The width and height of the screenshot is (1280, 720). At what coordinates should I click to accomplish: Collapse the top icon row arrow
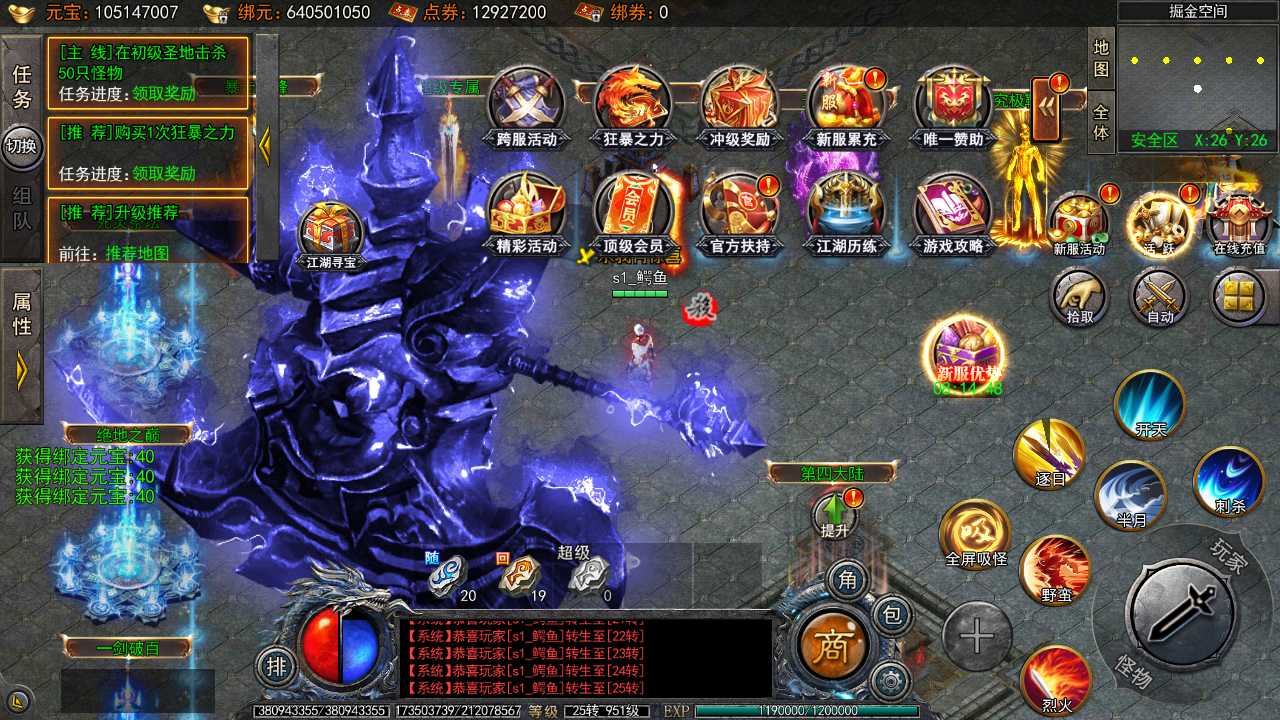[x=1045, y=109]
